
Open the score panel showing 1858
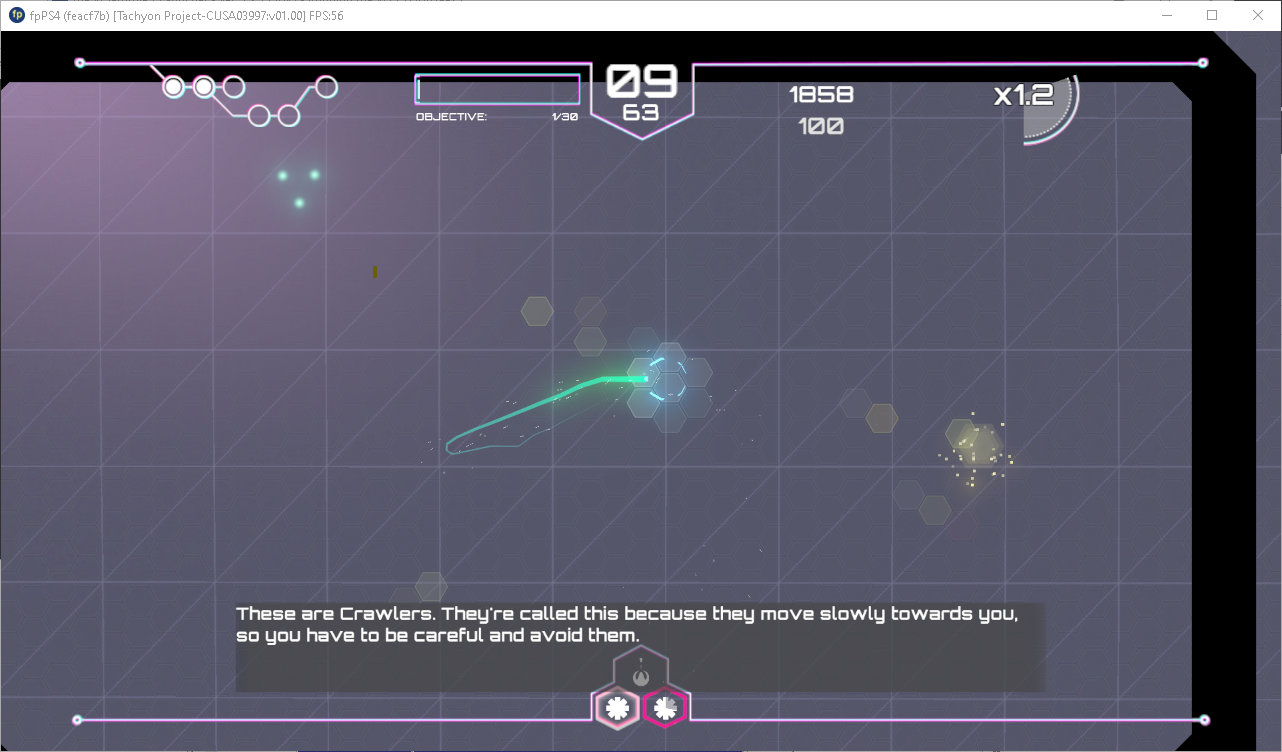(x=822, y=94)
